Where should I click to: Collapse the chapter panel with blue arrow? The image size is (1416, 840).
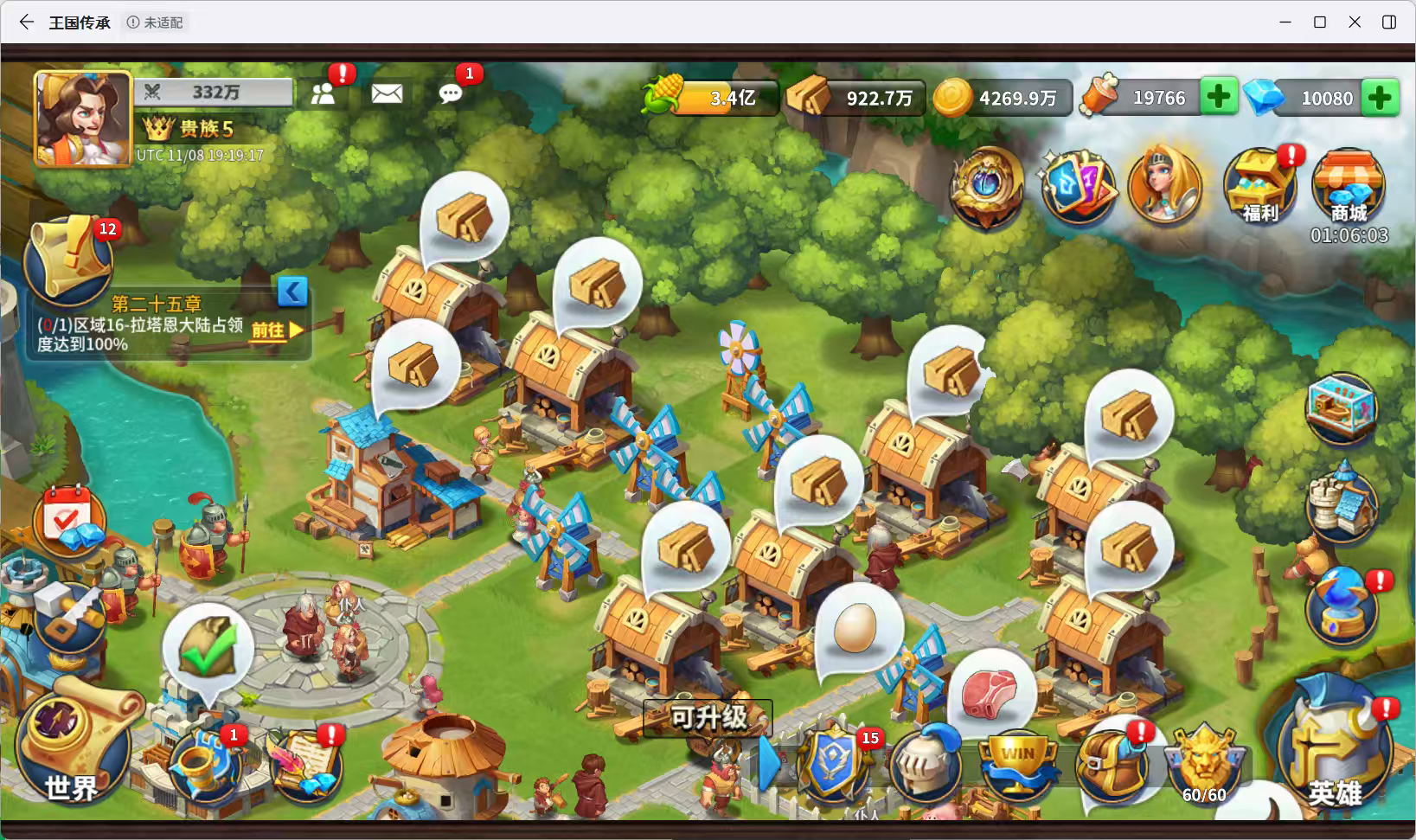coord(292,292)
